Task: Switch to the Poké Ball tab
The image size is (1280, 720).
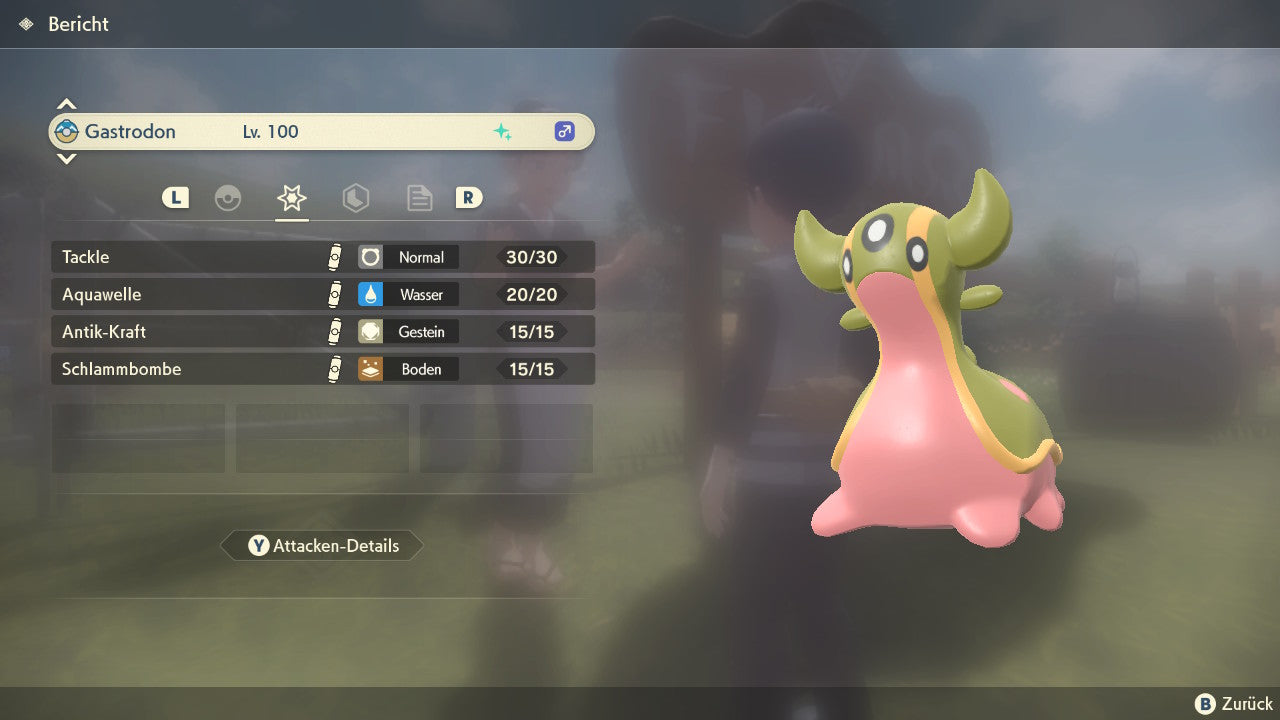Action: [x=228, y=198]
